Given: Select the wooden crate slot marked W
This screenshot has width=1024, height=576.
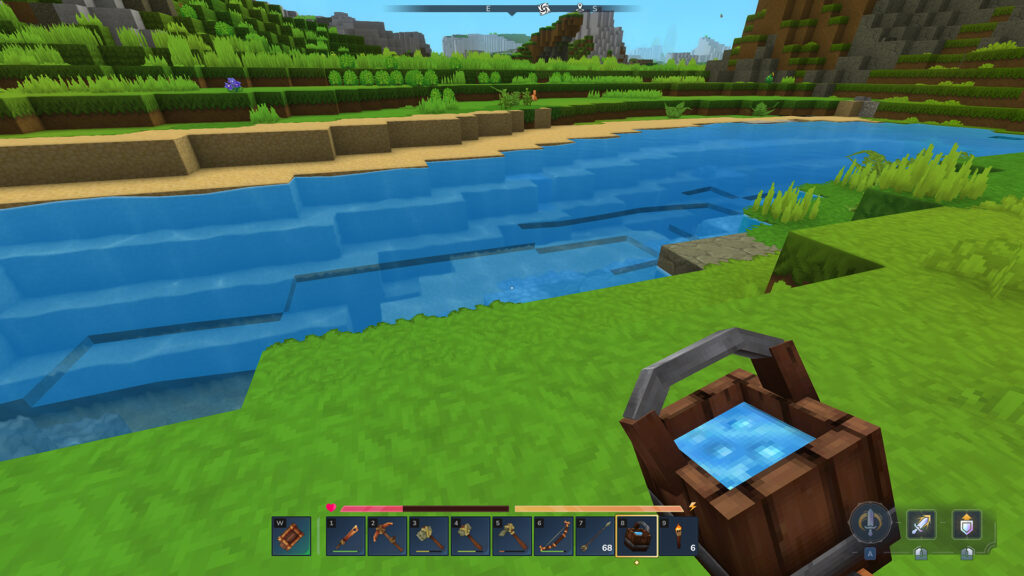Looking at the screenshot, I should [291, 536].
